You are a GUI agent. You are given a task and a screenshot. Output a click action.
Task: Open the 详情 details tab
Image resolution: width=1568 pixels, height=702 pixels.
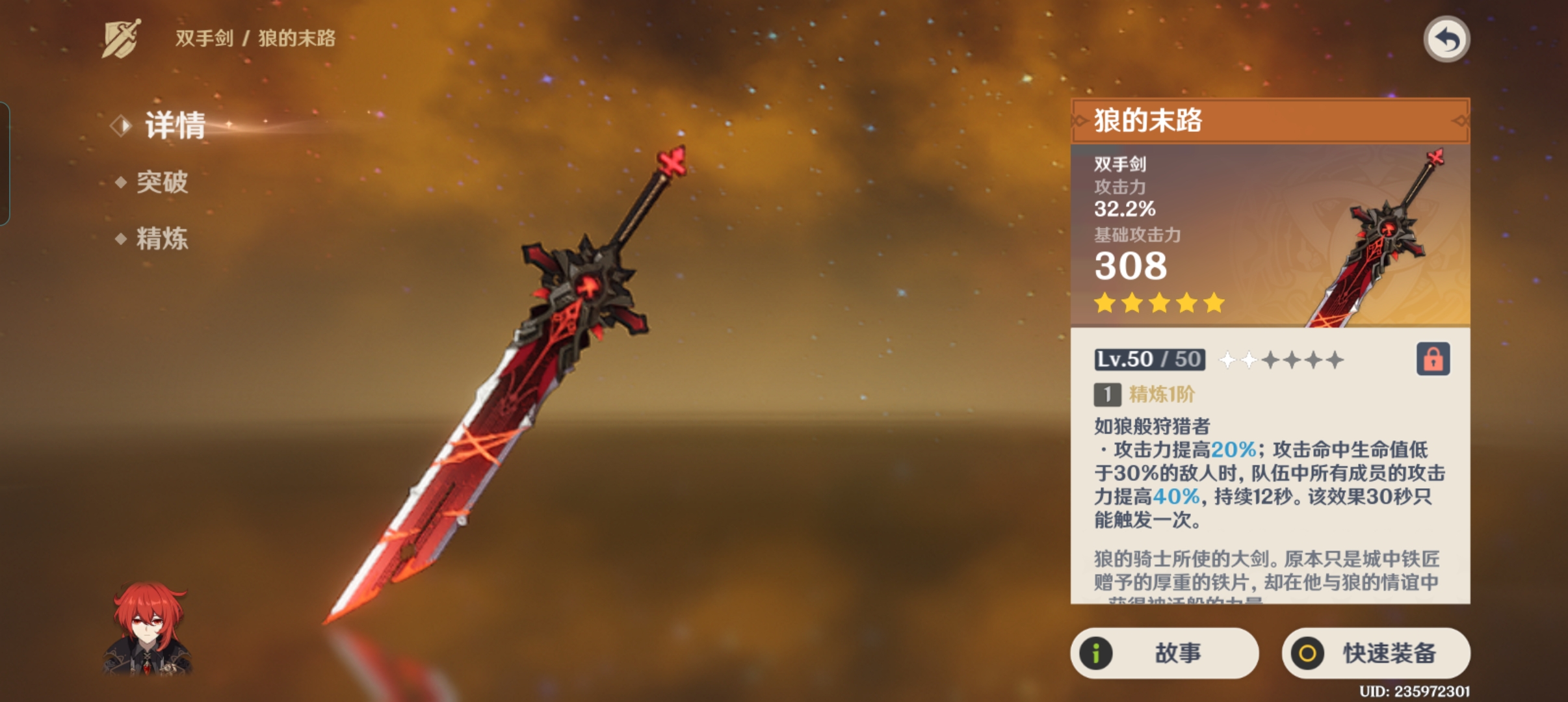coord(174,125)
